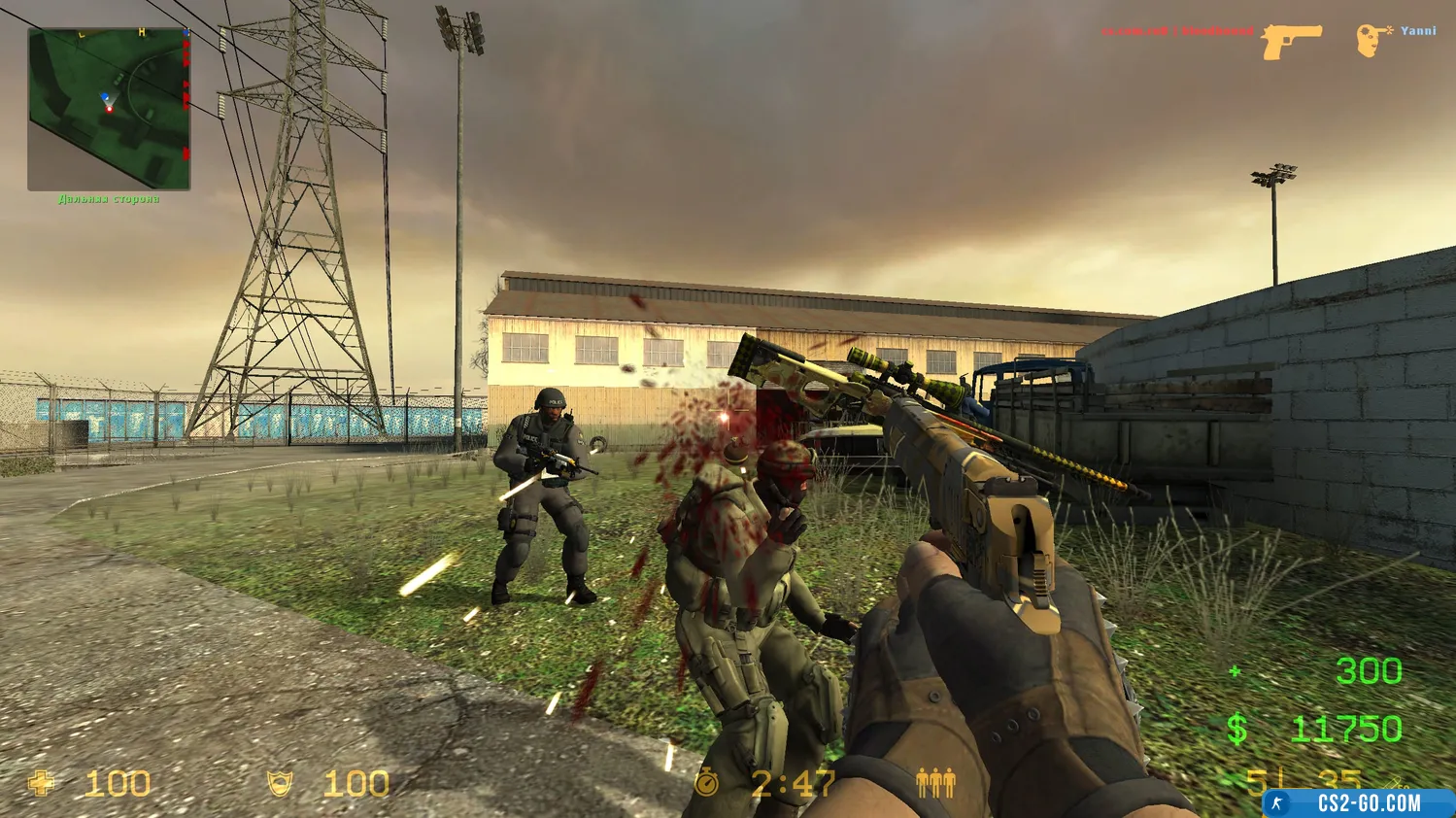Open the CS2-GO.COM watermark link

tap(1358, 803)
